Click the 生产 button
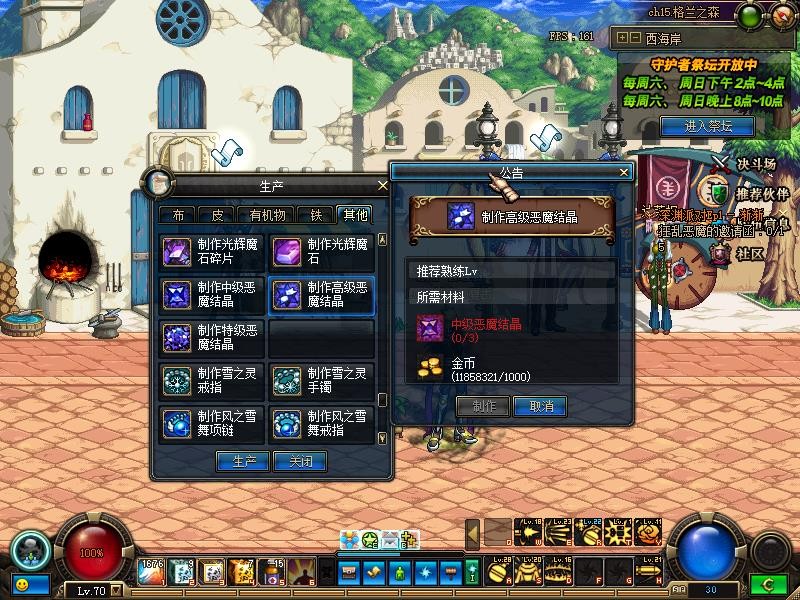Image resolution: width=800 pixels, height=600 pixels. click(243, 462)
